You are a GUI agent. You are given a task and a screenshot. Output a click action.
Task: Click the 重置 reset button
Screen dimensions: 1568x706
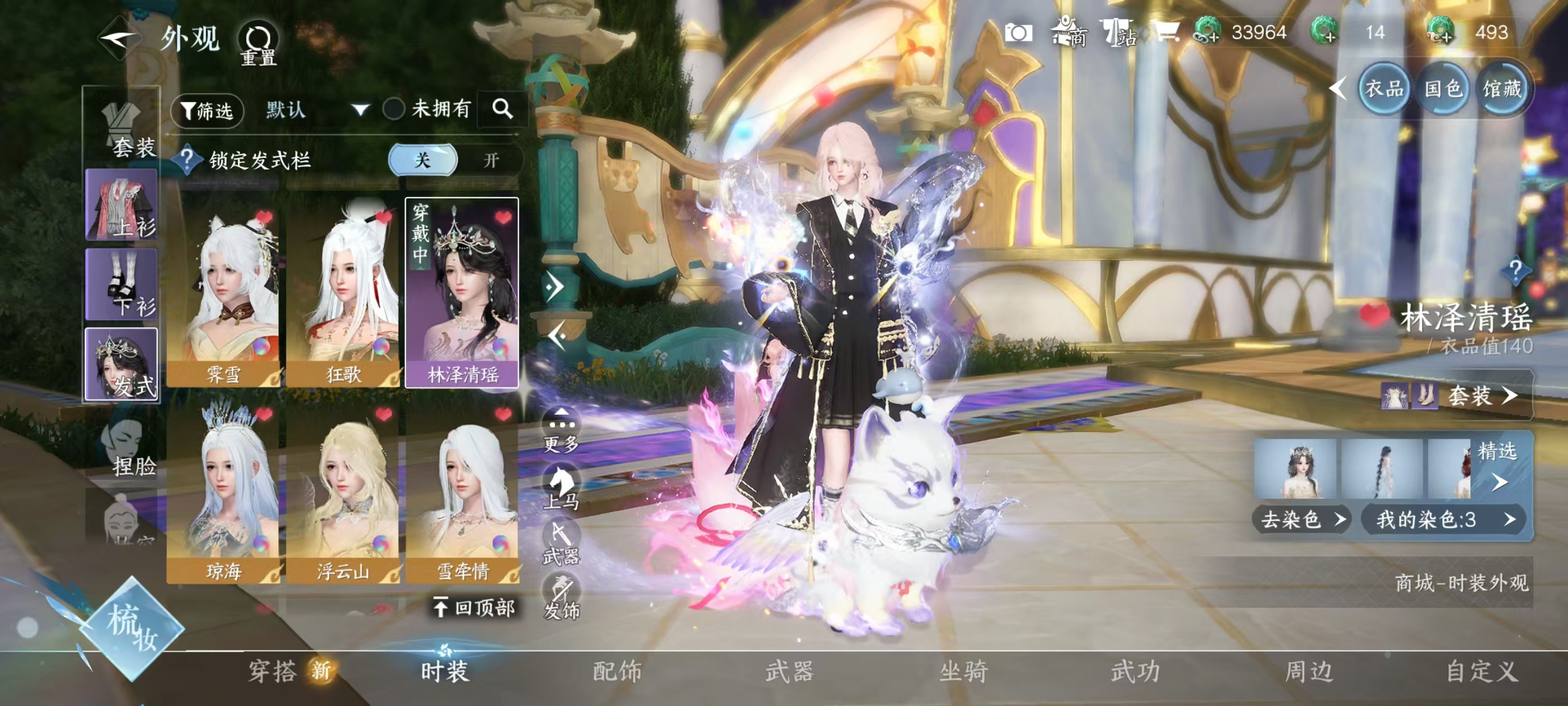click(x=258, y=44)
